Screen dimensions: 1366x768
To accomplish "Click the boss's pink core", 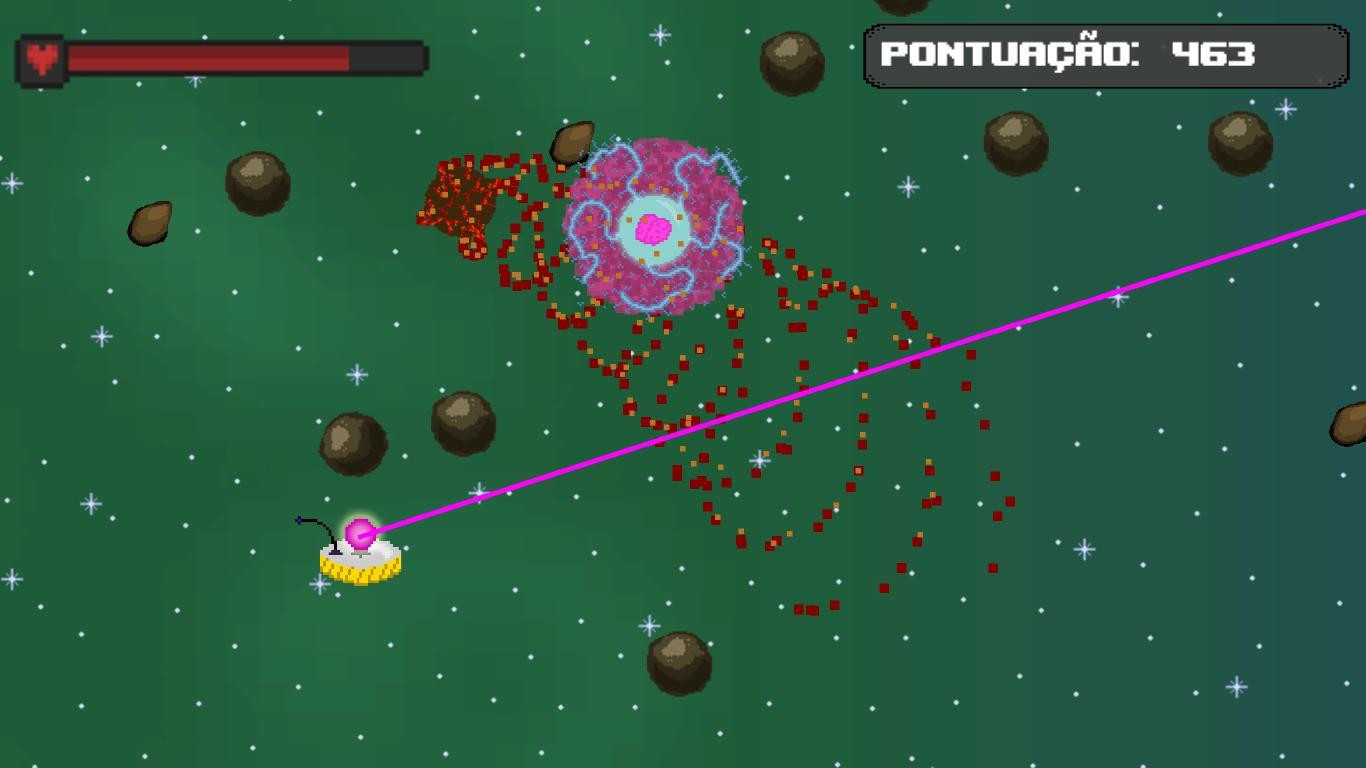I will [652, 230].
